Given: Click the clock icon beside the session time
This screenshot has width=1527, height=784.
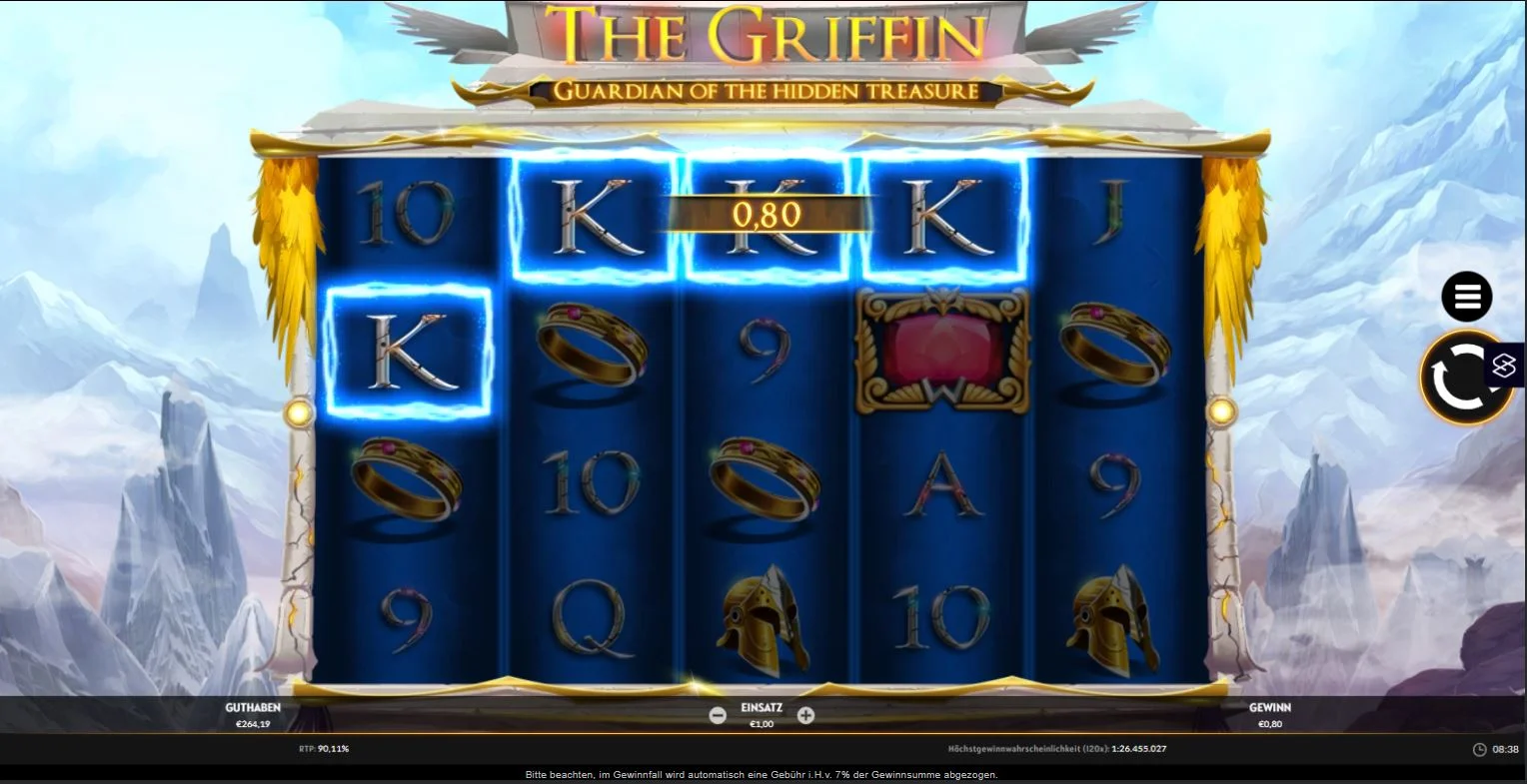Looking at the screenshot, I should 1477,748.
